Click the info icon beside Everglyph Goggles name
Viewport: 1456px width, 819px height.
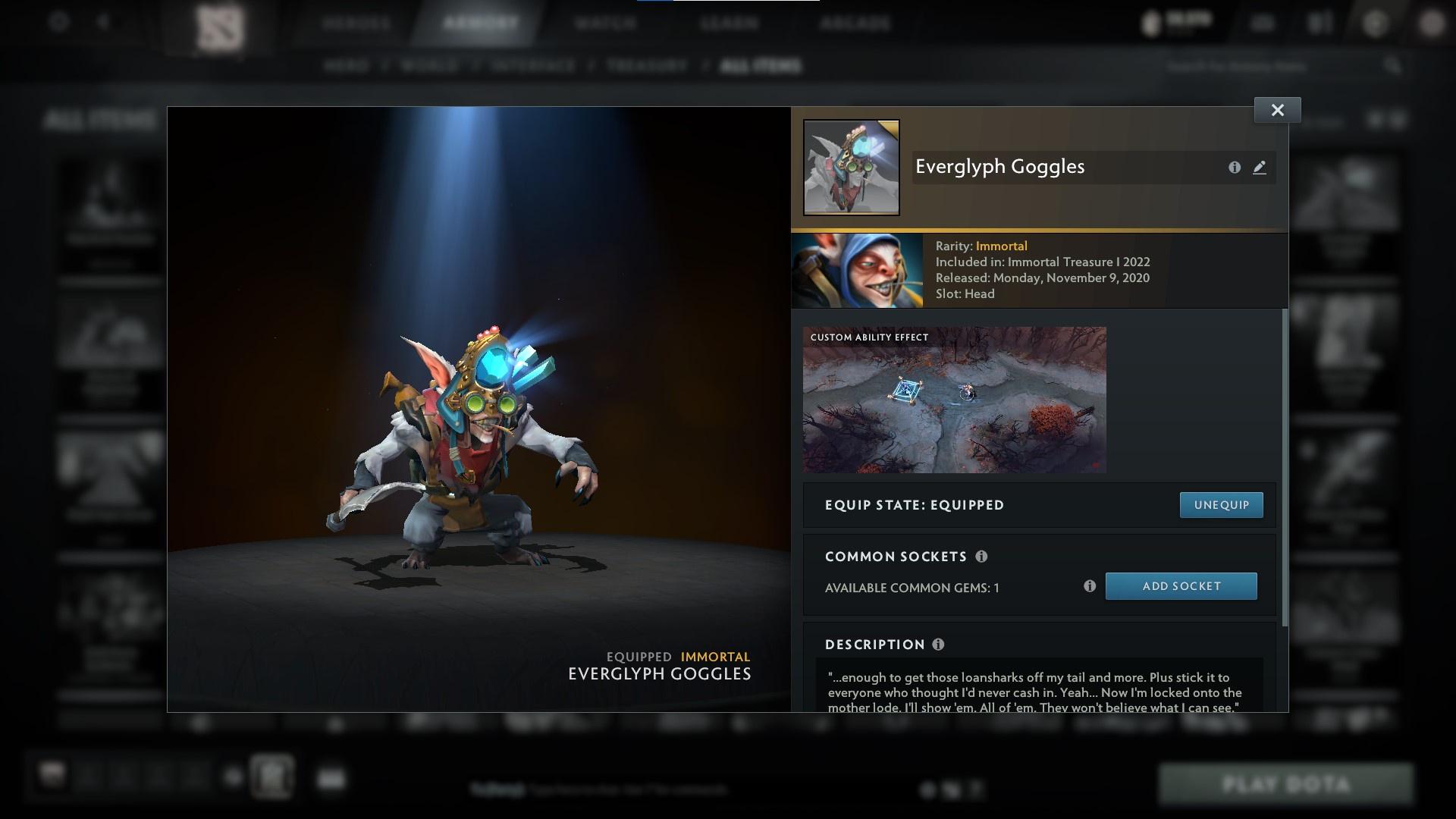pyautogui.click(x=1235, y=168)
